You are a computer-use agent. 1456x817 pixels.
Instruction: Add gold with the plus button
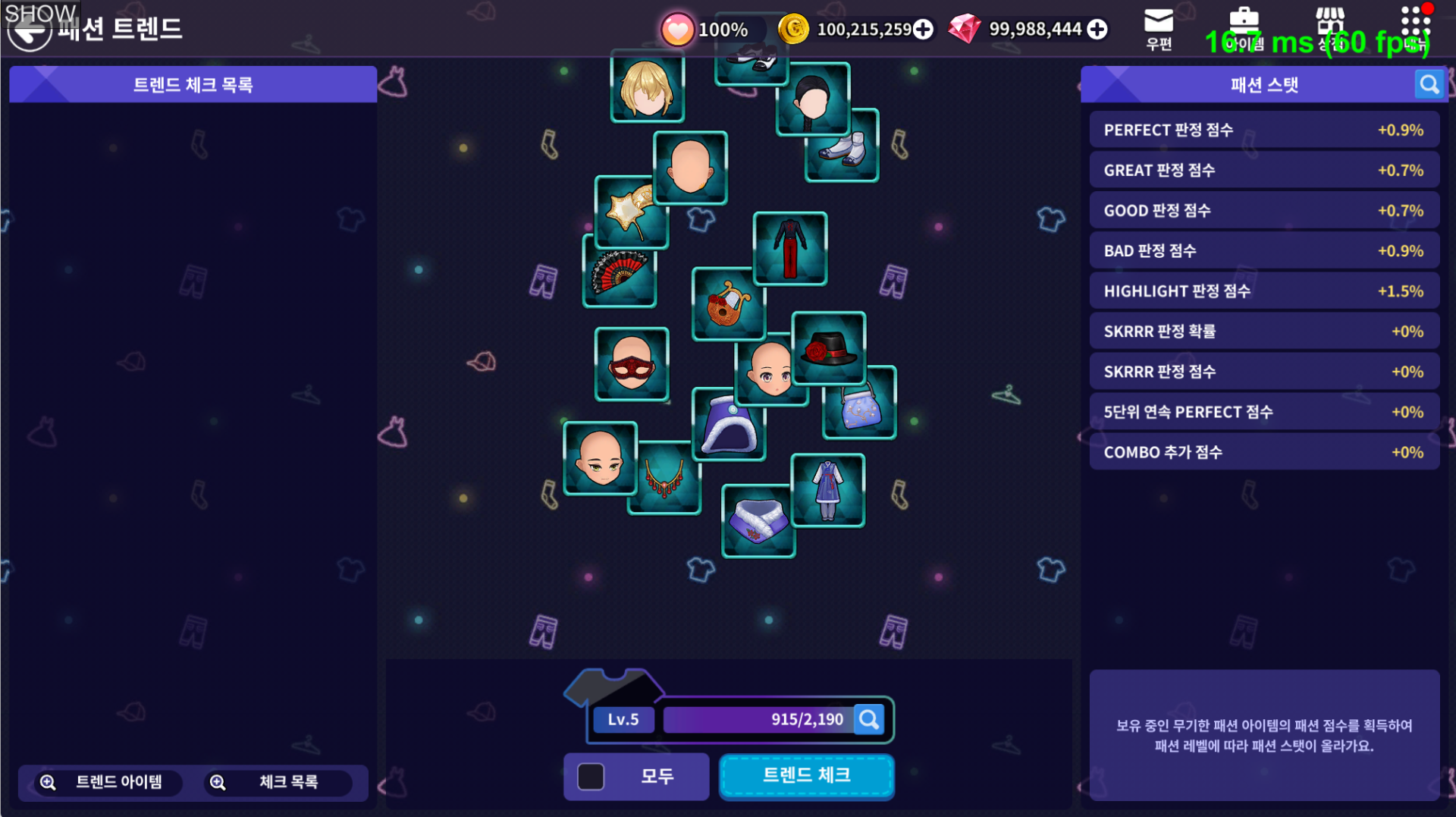click(923, 30)
